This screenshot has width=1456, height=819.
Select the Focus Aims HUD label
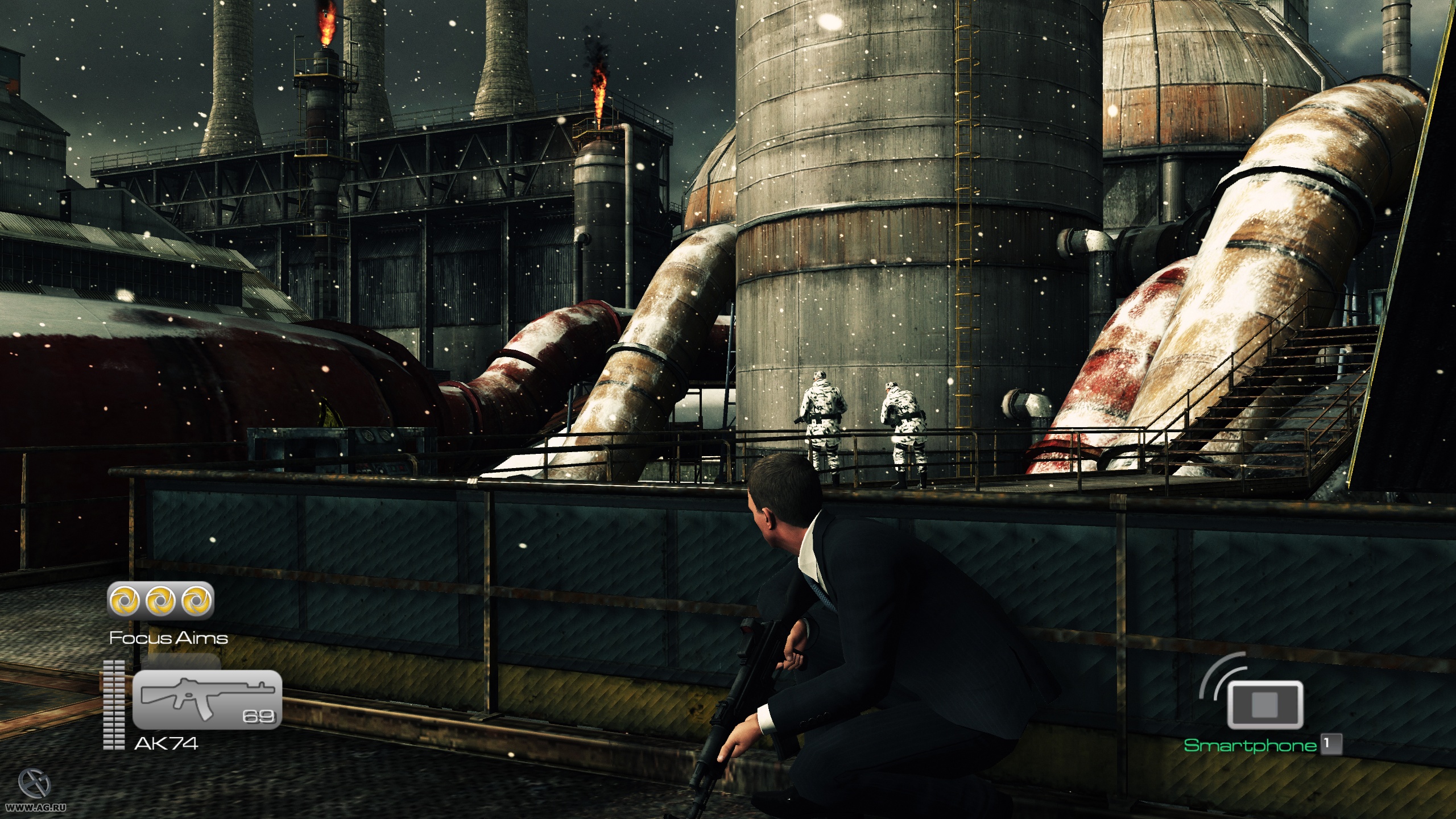click(x=168, y=638)
